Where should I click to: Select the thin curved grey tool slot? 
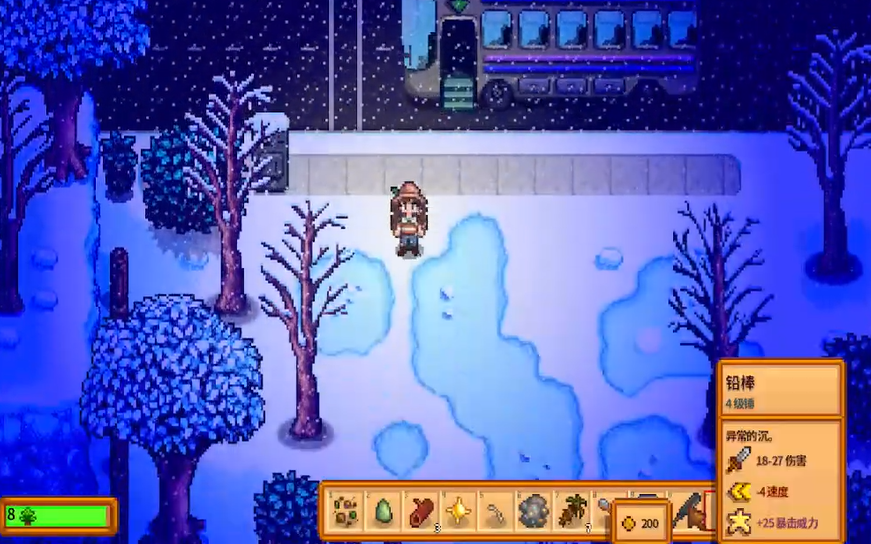point(495,511)
